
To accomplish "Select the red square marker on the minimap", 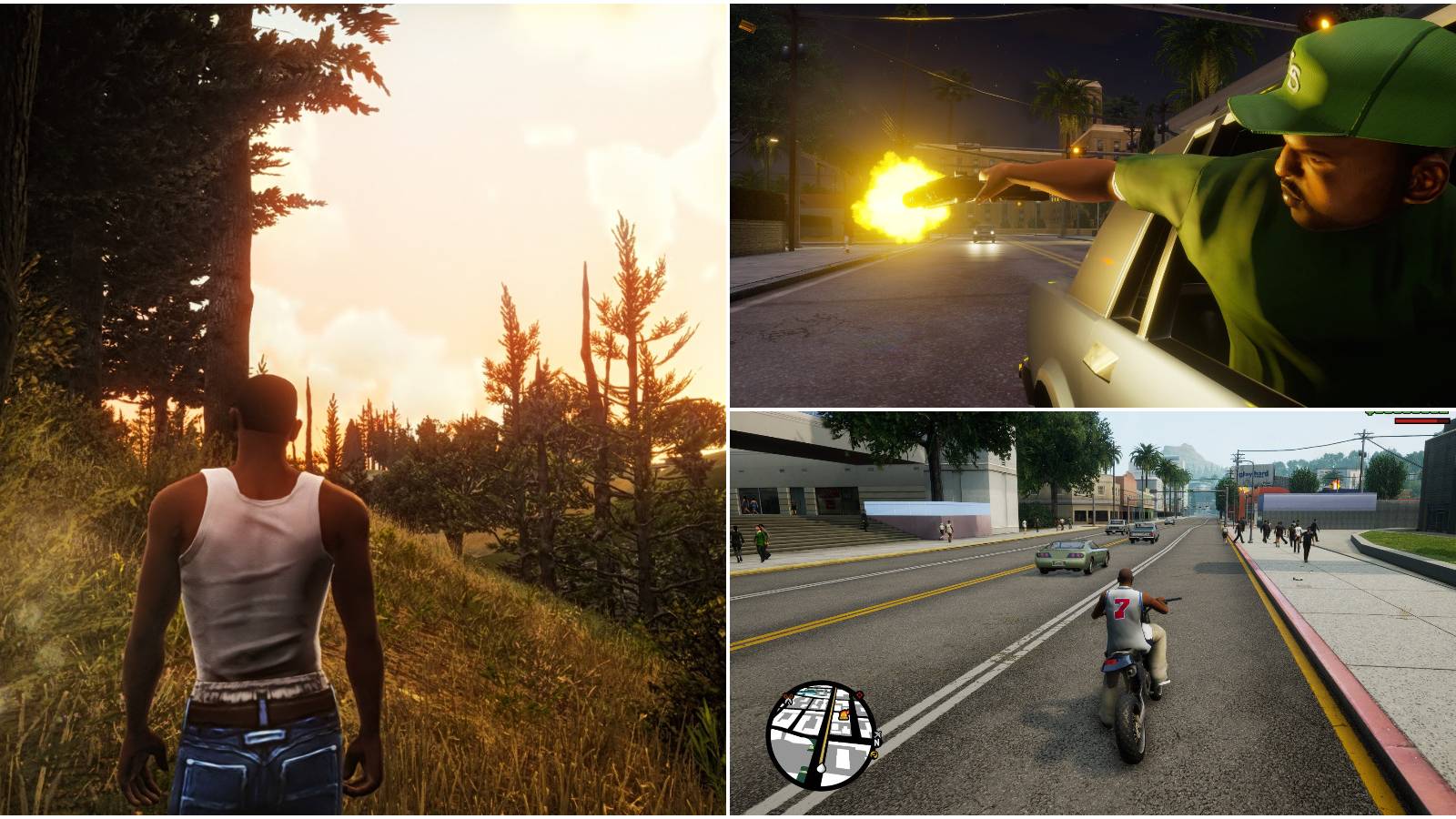I will (x=859, y=694).
